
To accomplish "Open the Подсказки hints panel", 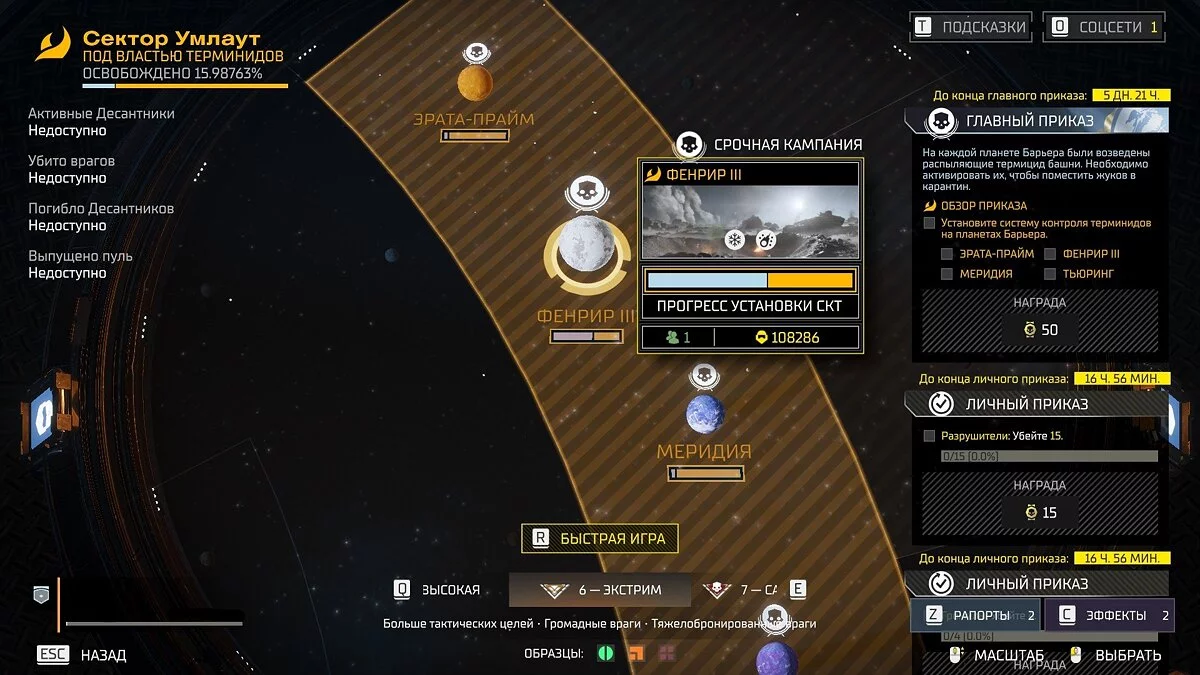I will point(968,27).
